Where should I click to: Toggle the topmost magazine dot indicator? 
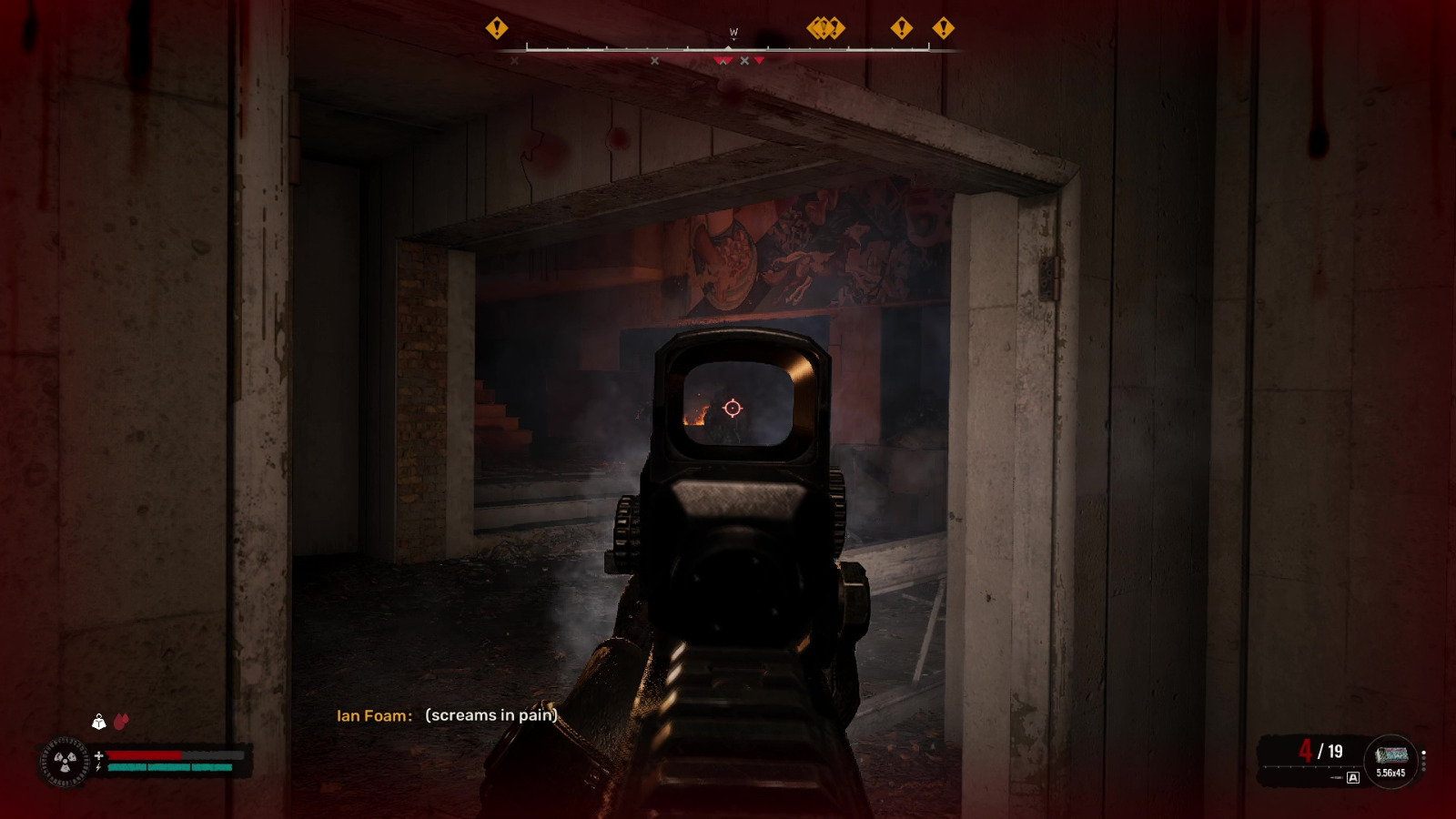tap(1423, 752)
